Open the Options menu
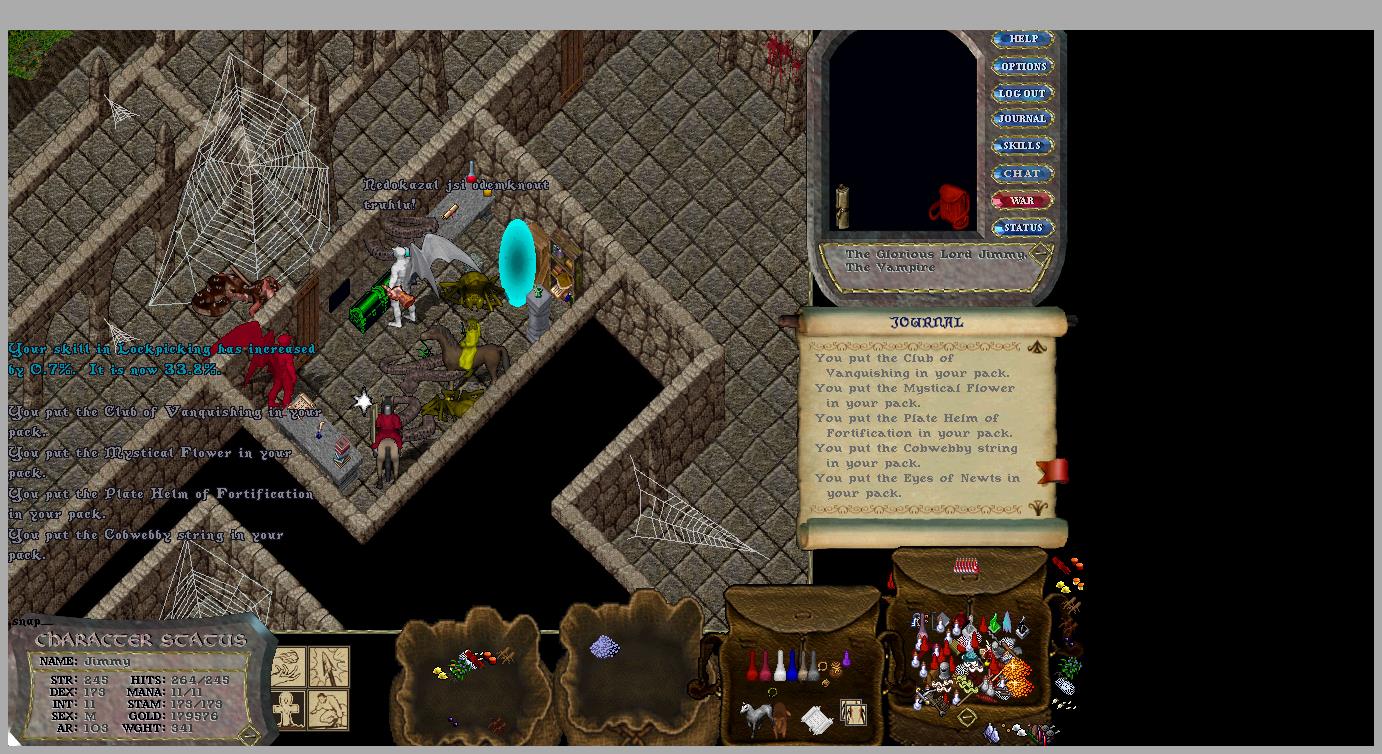This screenshot has height=754, width=1382. (1022, 66)
